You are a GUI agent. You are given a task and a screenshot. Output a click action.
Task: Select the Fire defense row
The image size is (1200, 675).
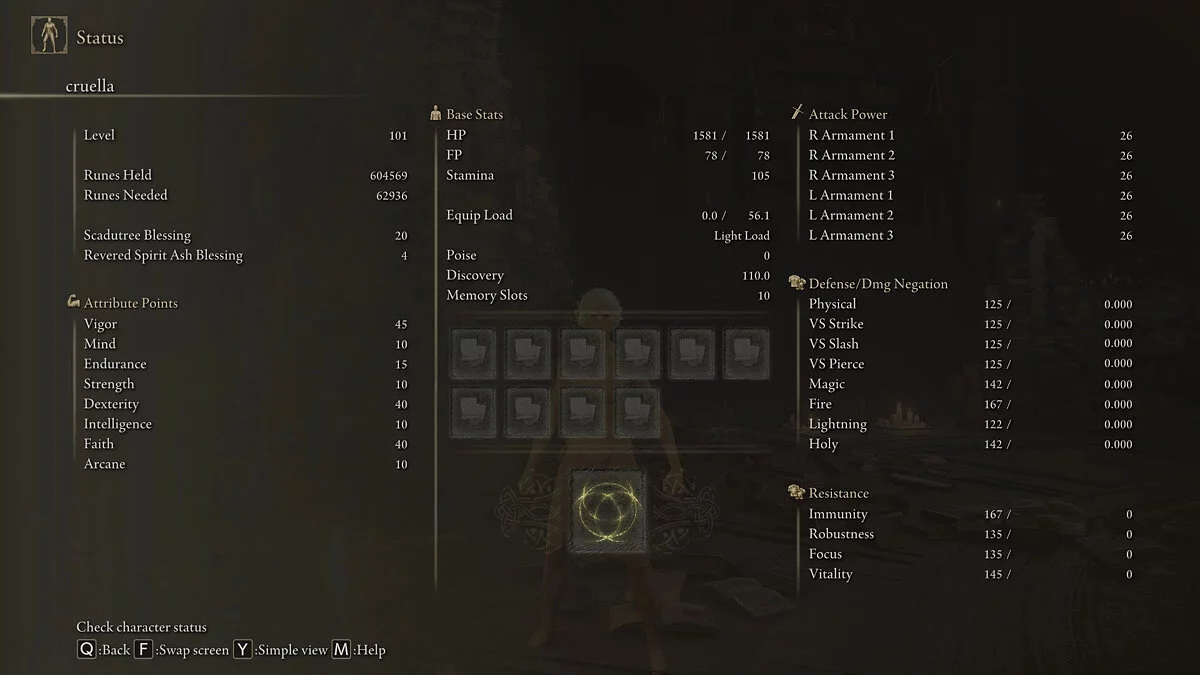click(970, 404)
